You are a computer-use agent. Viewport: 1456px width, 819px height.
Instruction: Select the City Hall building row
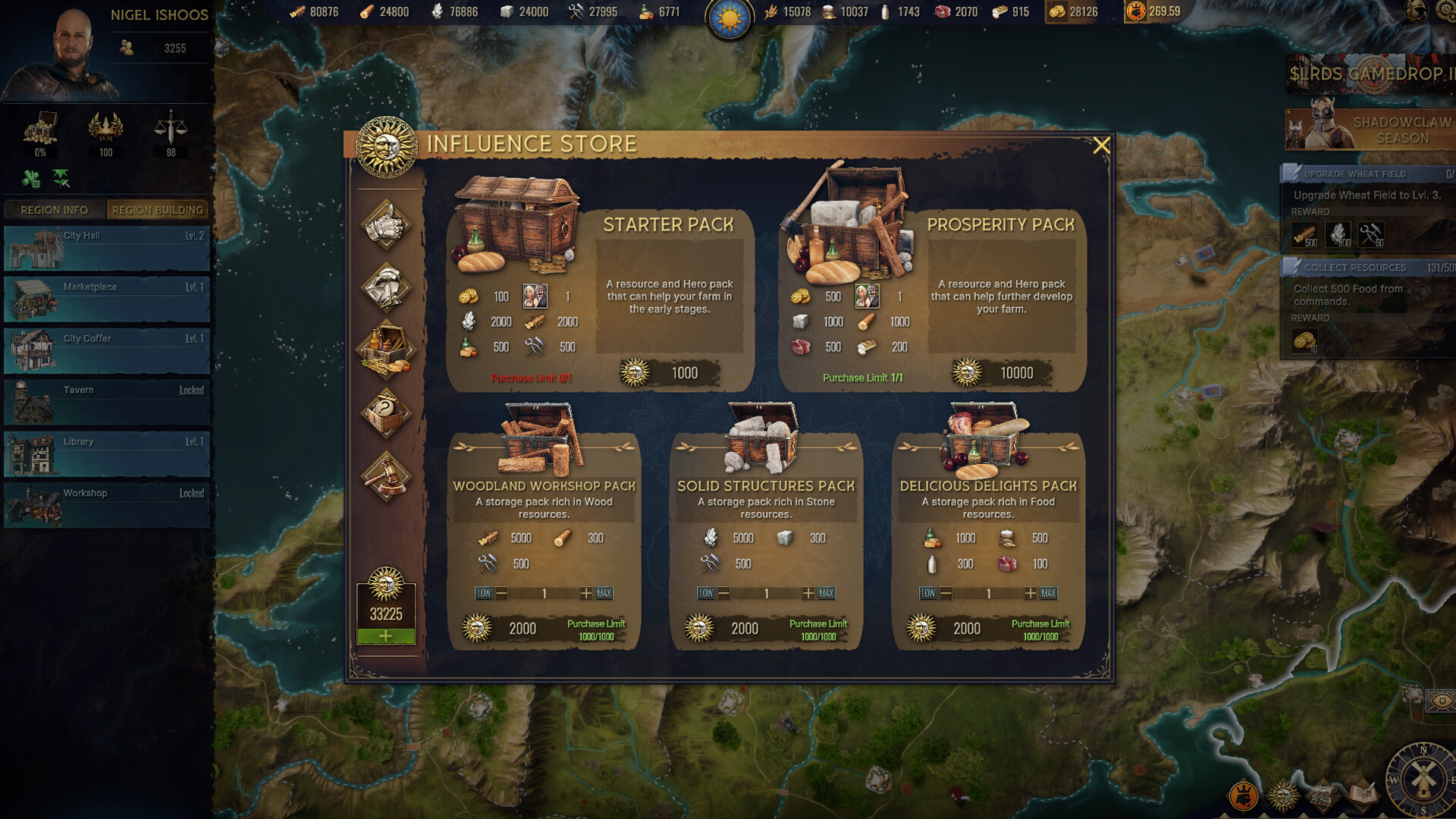click(106, 248)
